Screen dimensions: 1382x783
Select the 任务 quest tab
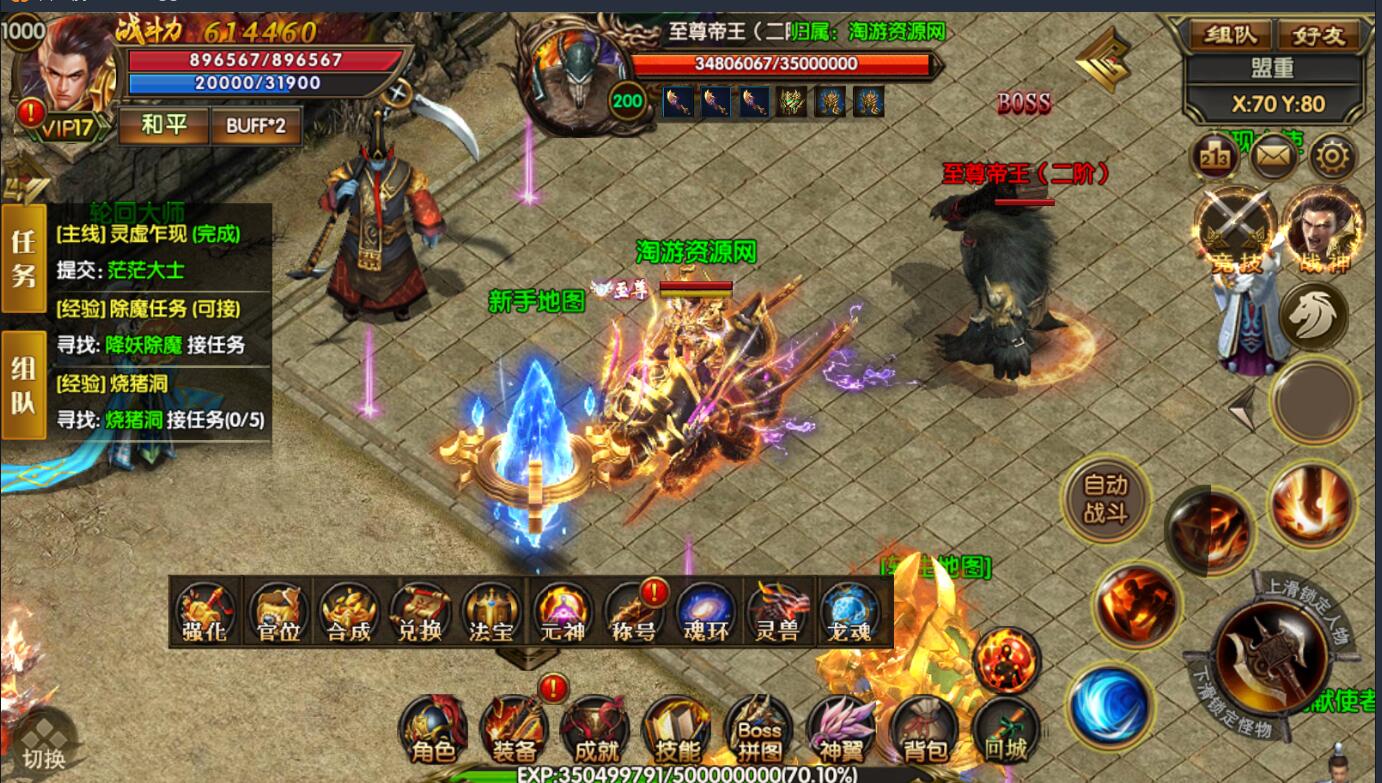click(23, 258)
